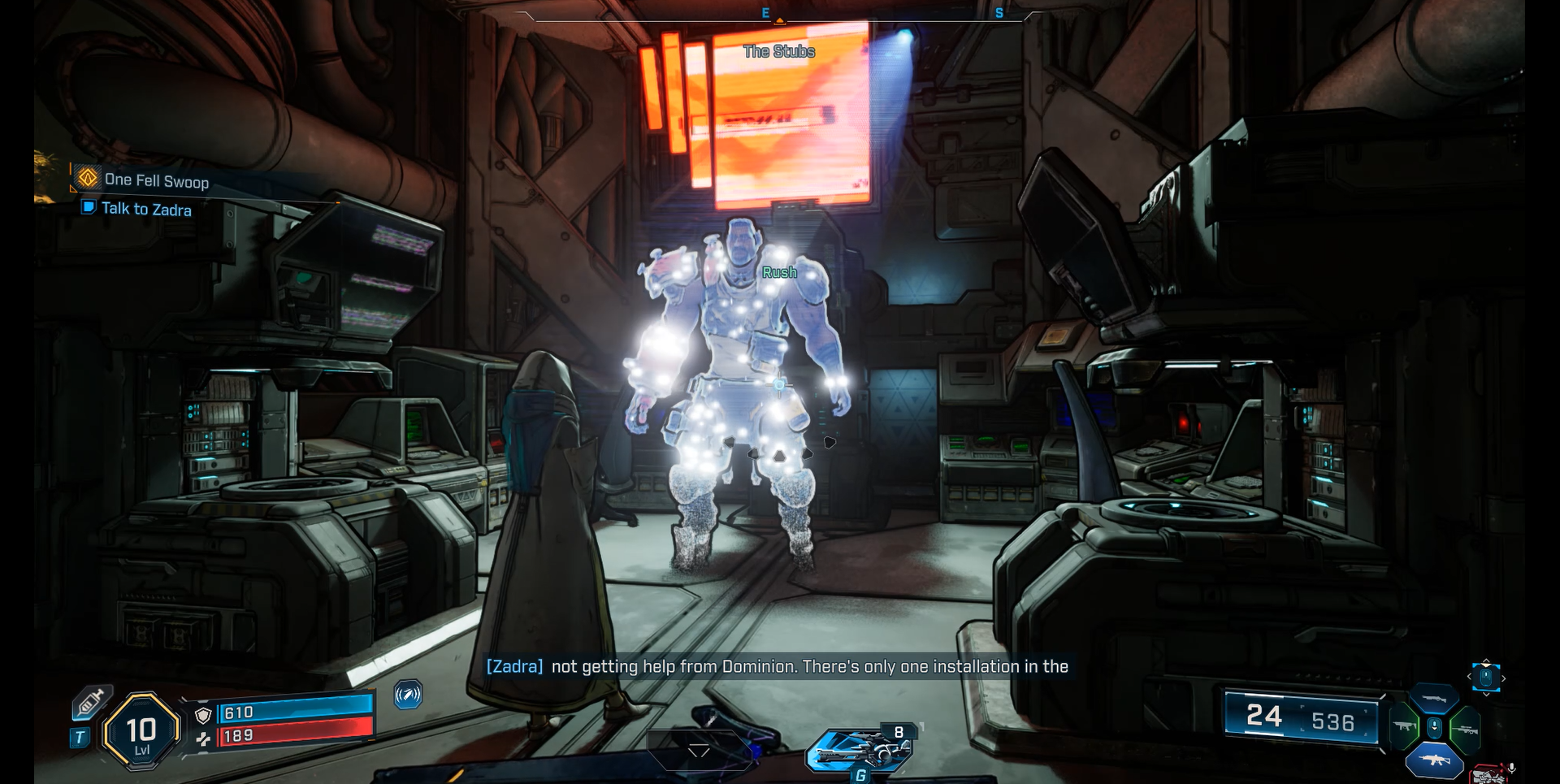Equip the right sniper rifle slot

(x=1465, y=729)
